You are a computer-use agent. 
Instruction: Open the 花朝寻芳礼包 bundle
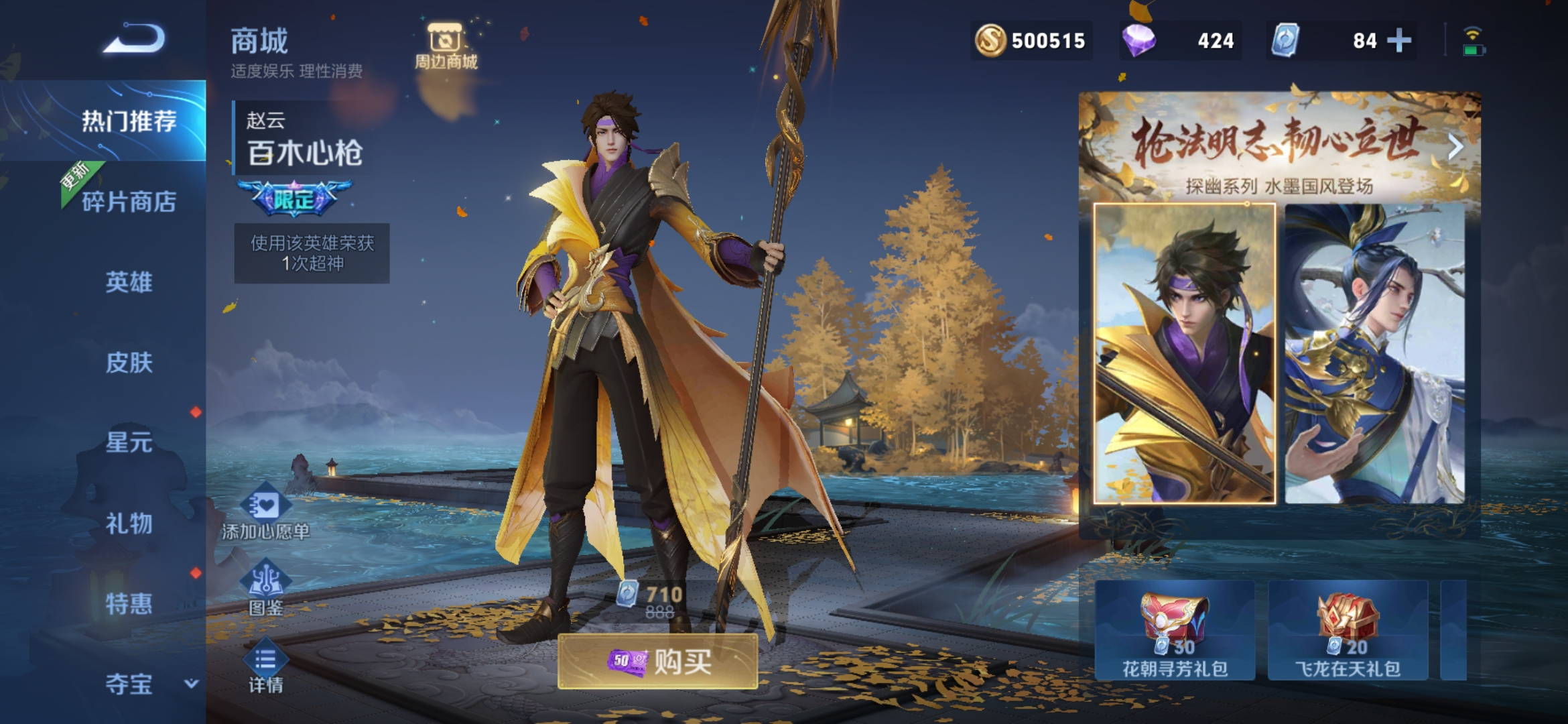[1175, 631]
